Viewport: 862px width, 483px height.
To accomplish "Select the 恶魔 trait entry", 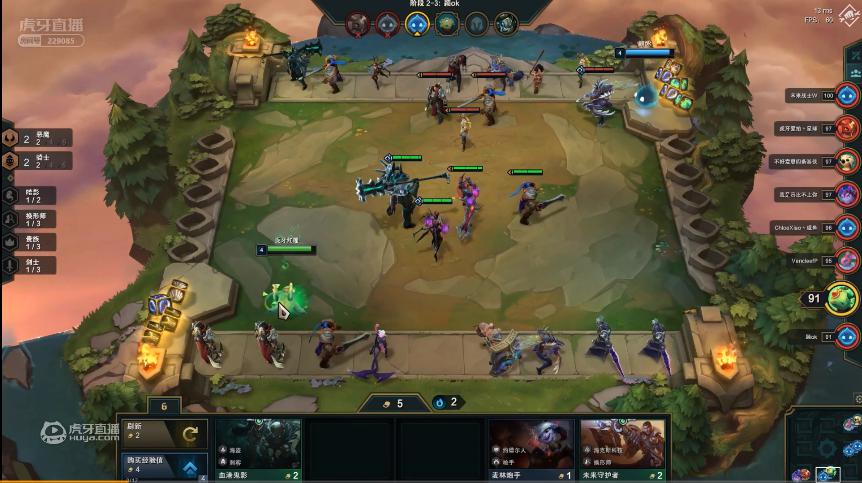I will pos(40,138).
